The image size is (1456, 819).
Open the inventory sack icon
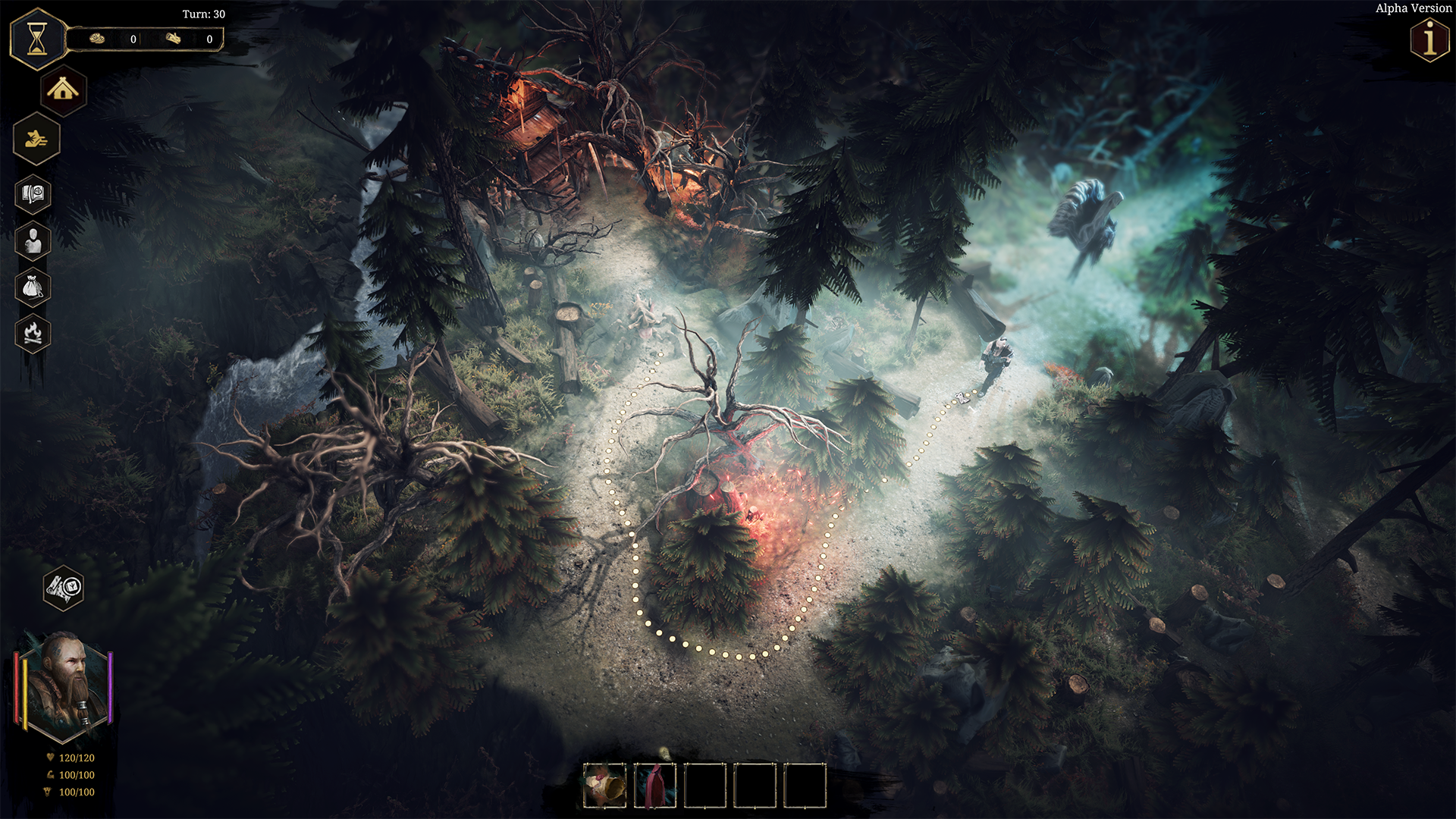click(x=33, y=287)
